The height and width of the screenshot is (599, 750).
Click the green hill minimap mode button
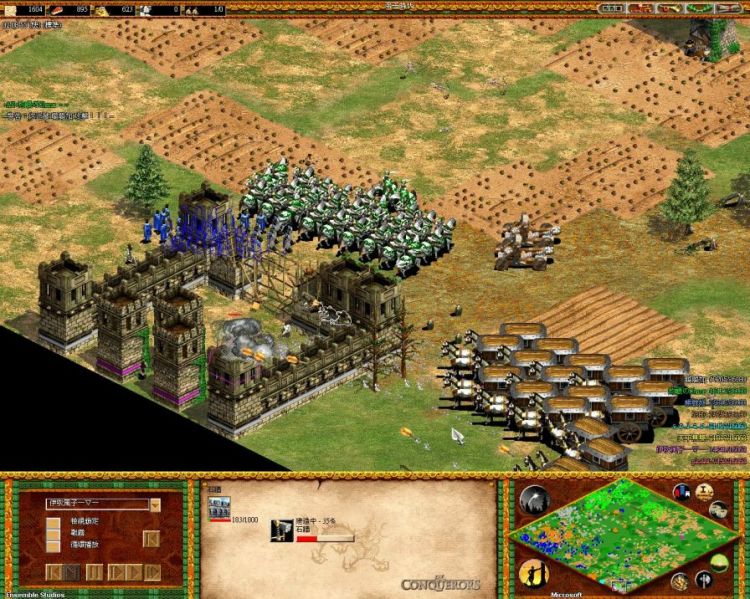[718, 561]
